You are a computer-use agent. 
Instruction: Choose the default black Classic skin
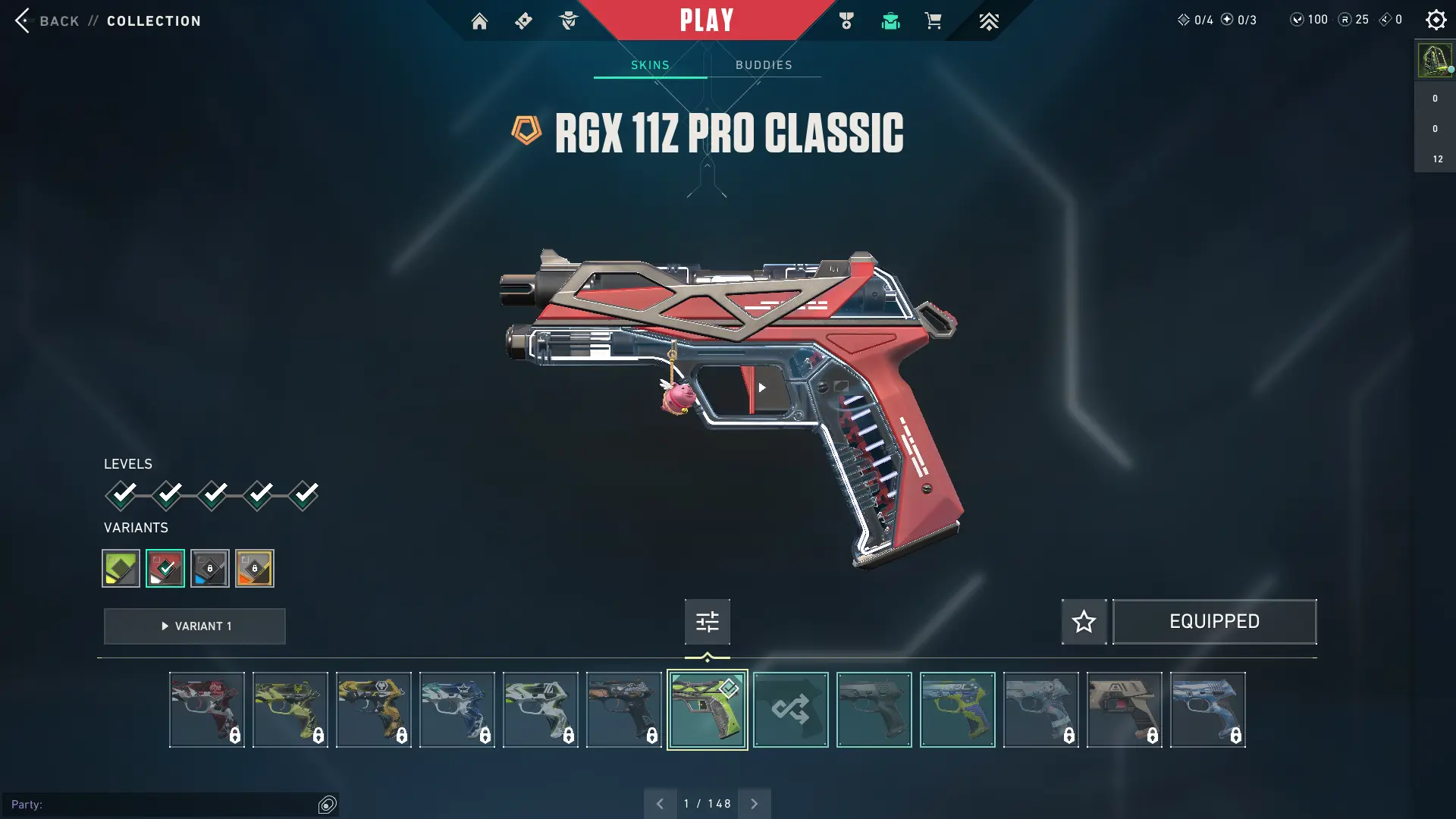pyautogui.click(x=874, y=710)
